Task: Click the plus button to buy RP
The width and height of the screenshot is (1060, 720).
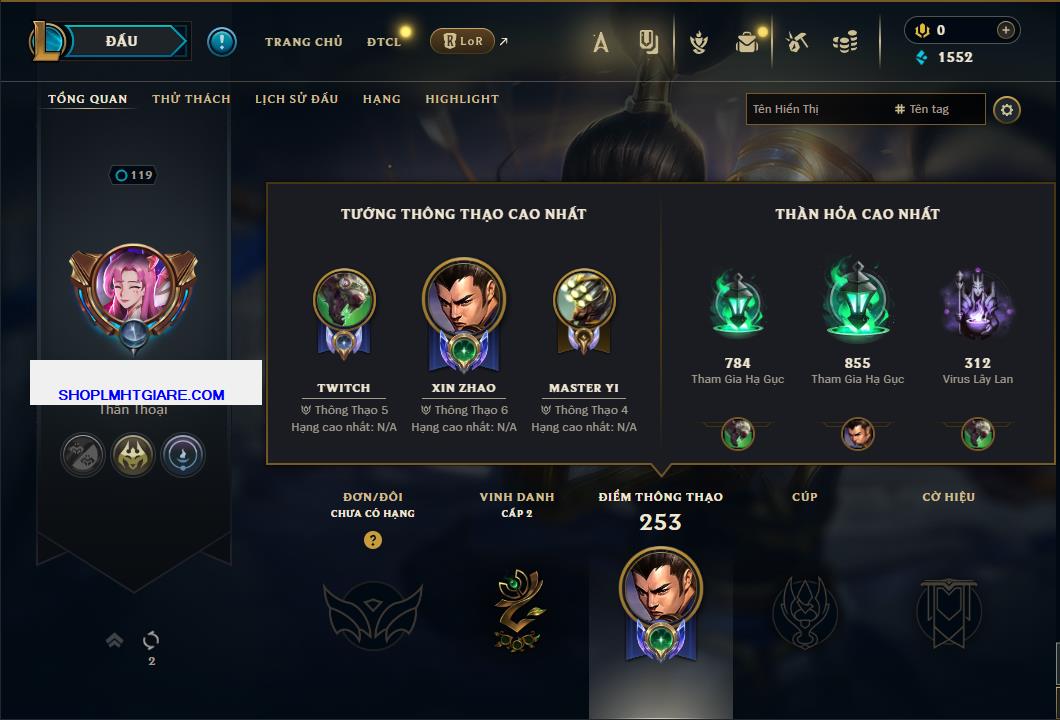Action: (x=1005, y=30)
